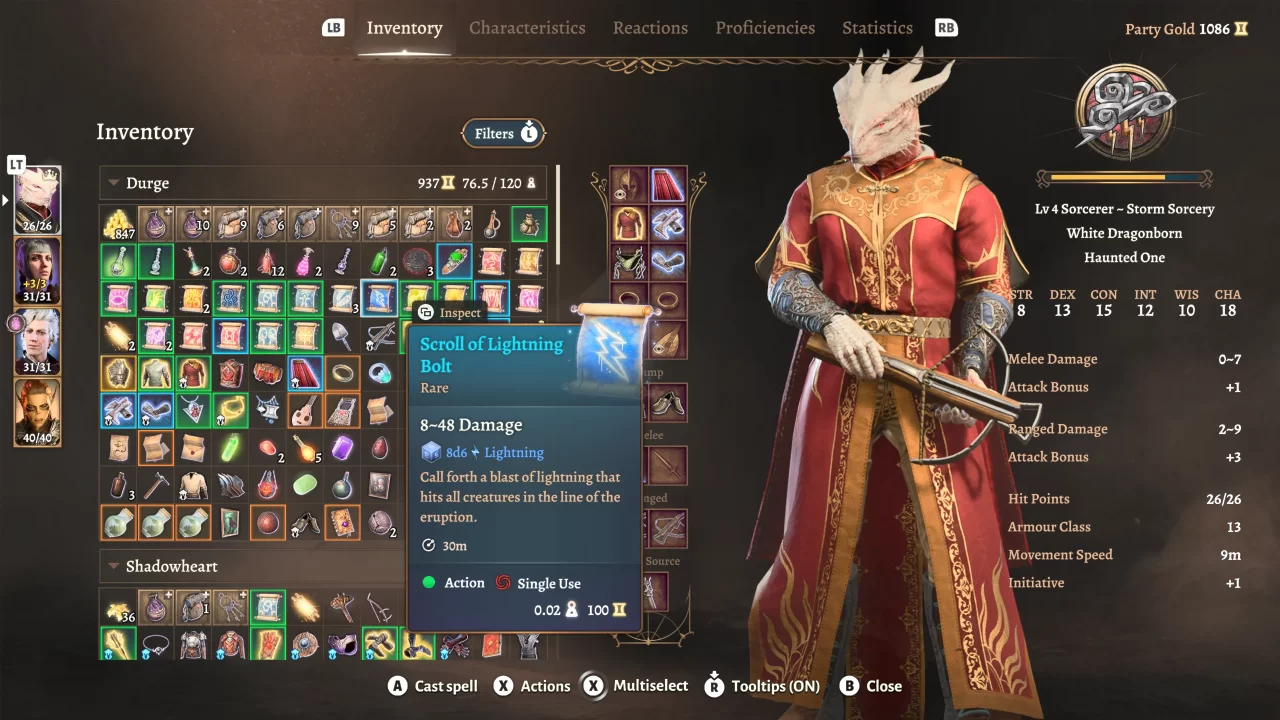Select the gold coin pile slot
Image resolution: width=1280 pixels, height=720 pixels.
[118, 224]
